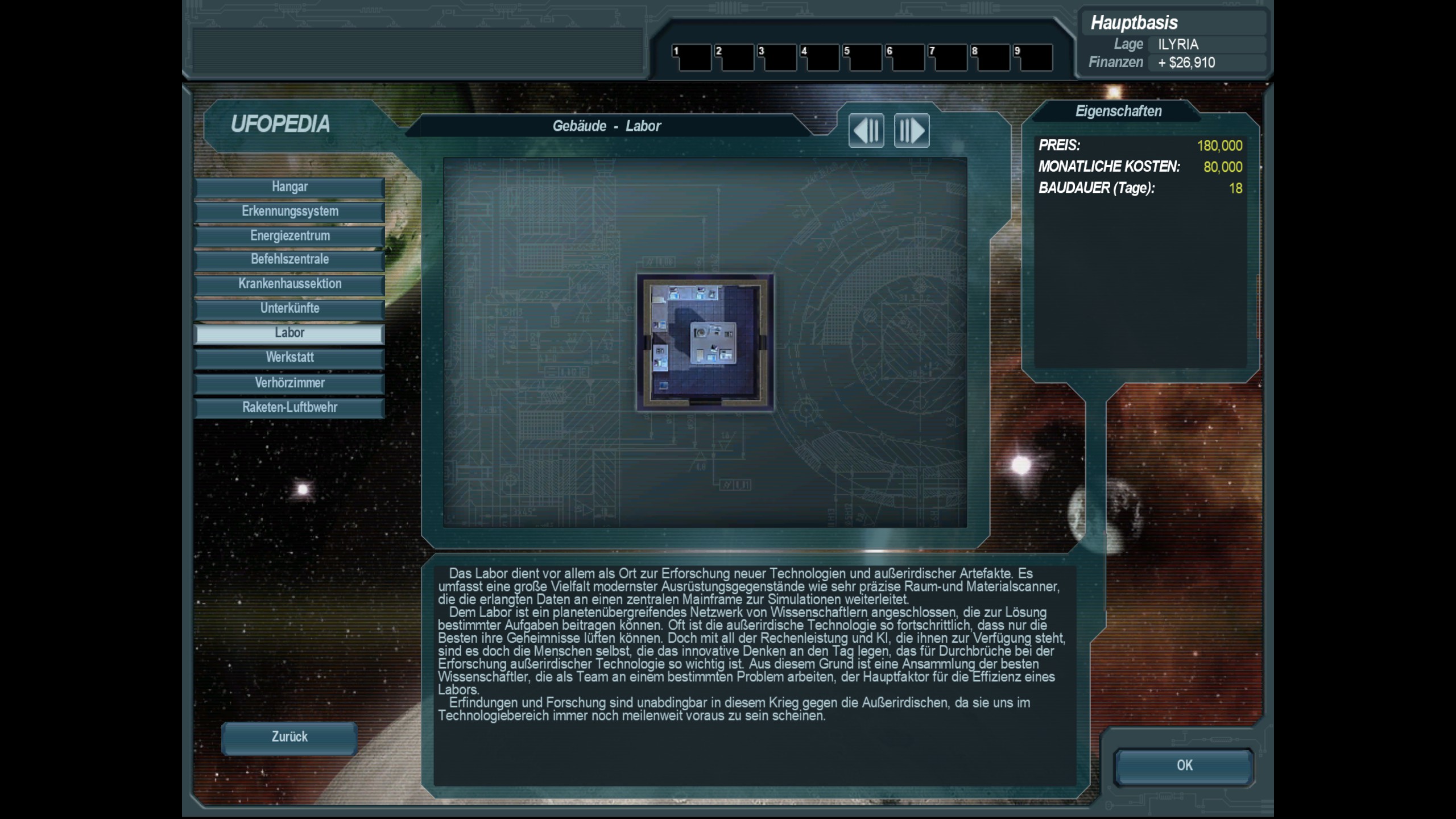Open the Hangar building entry
This screenshot has width=1456, height=819.
[x=289, y=187]
